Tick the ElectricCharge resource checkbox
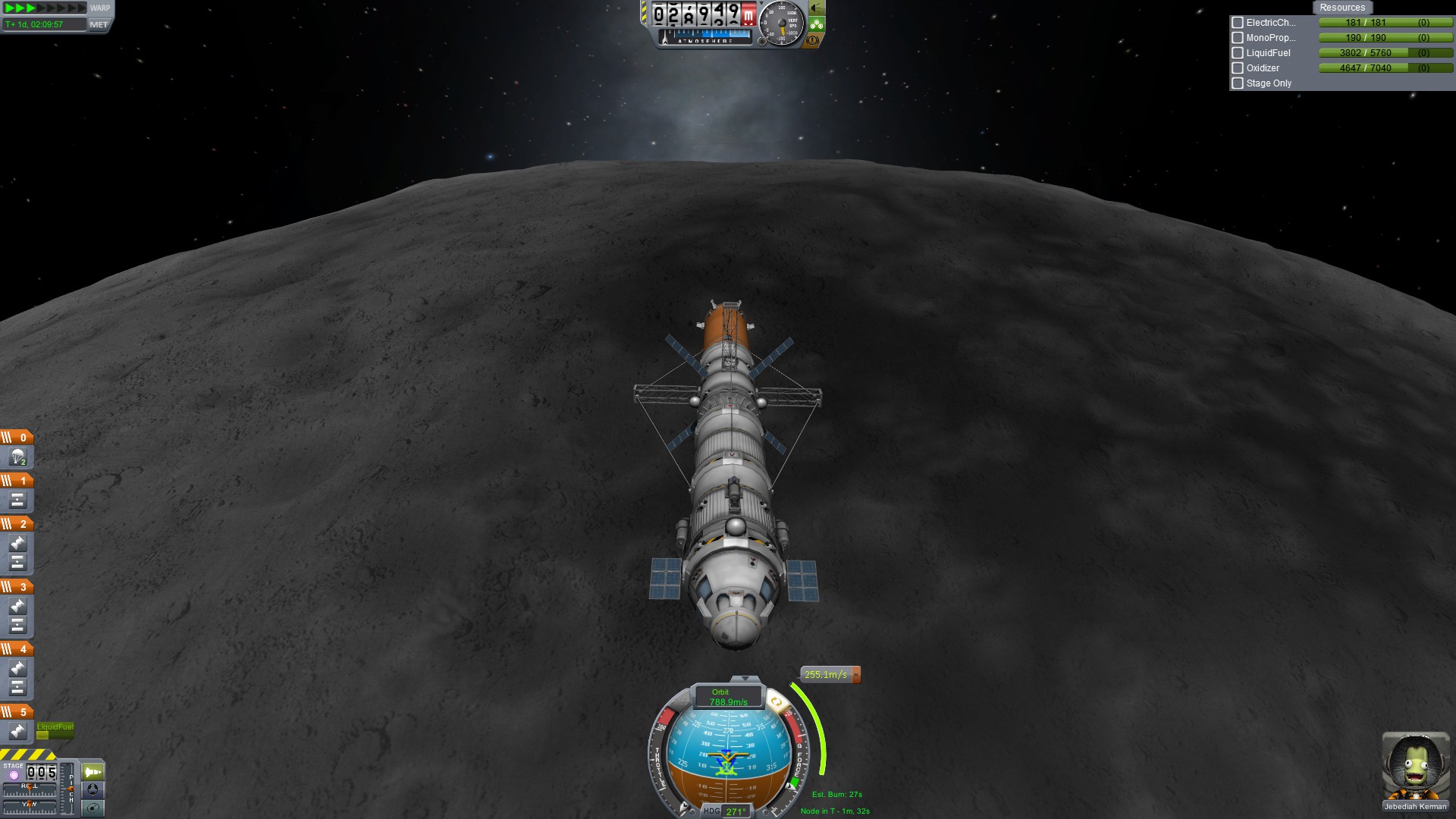Screen dimensions: 1456x819 click(x=1238, y=23)
